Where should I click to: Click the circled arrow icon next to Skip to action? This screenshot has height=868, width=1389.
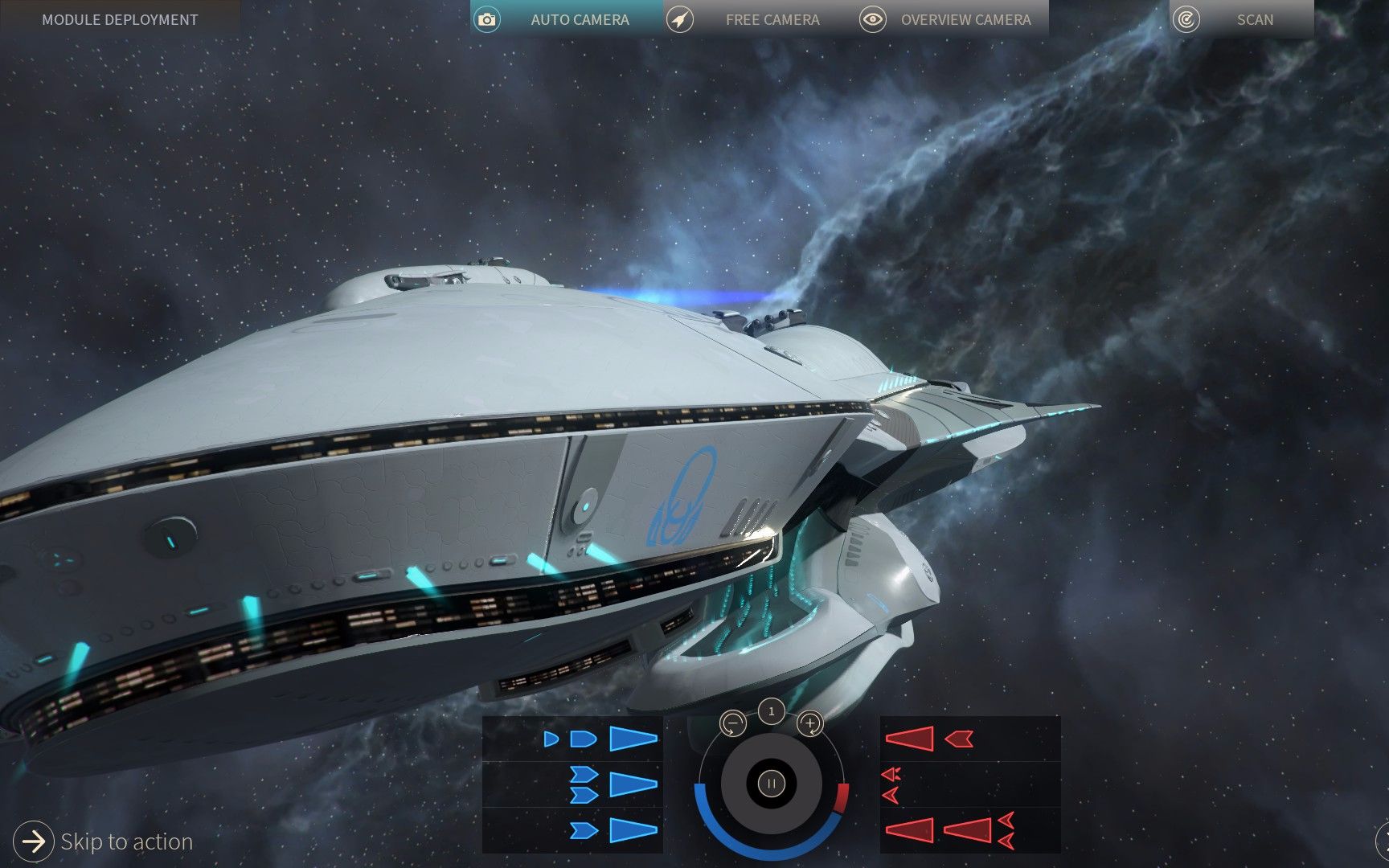[34, 841]
